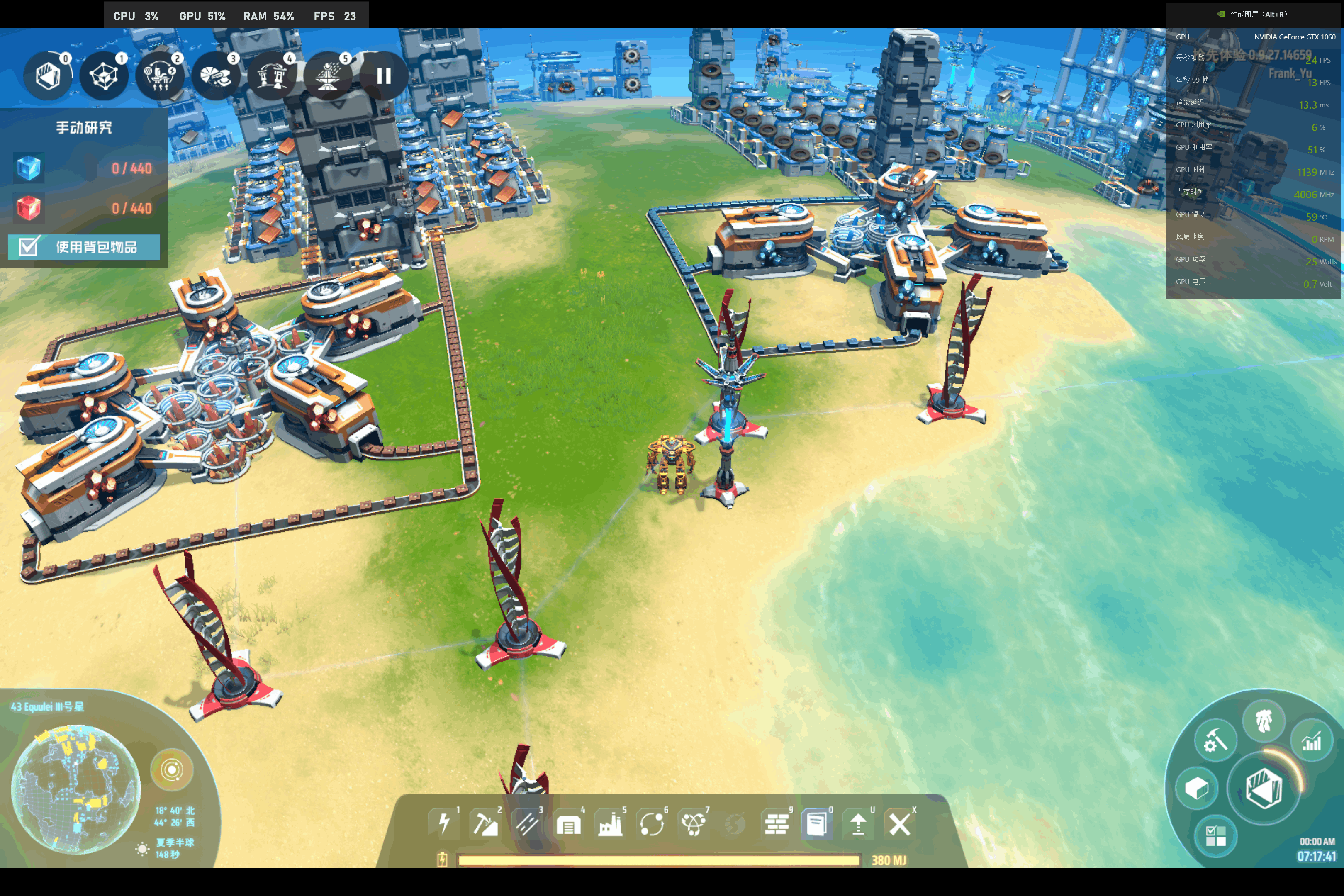Pause the research queue

383,76
